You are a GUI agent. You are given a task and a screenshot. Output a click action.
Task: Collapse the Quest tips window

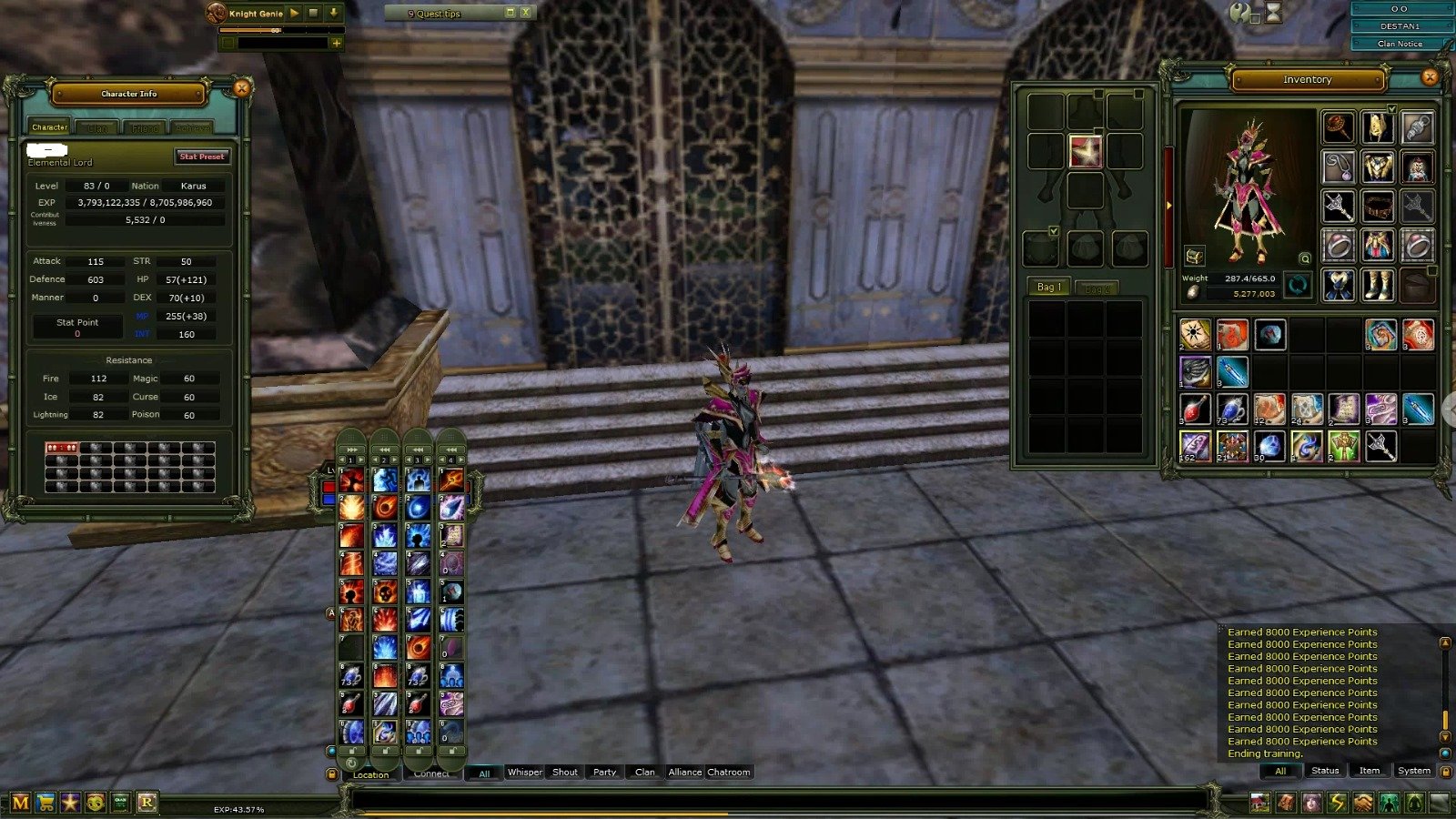pos(511,13)
